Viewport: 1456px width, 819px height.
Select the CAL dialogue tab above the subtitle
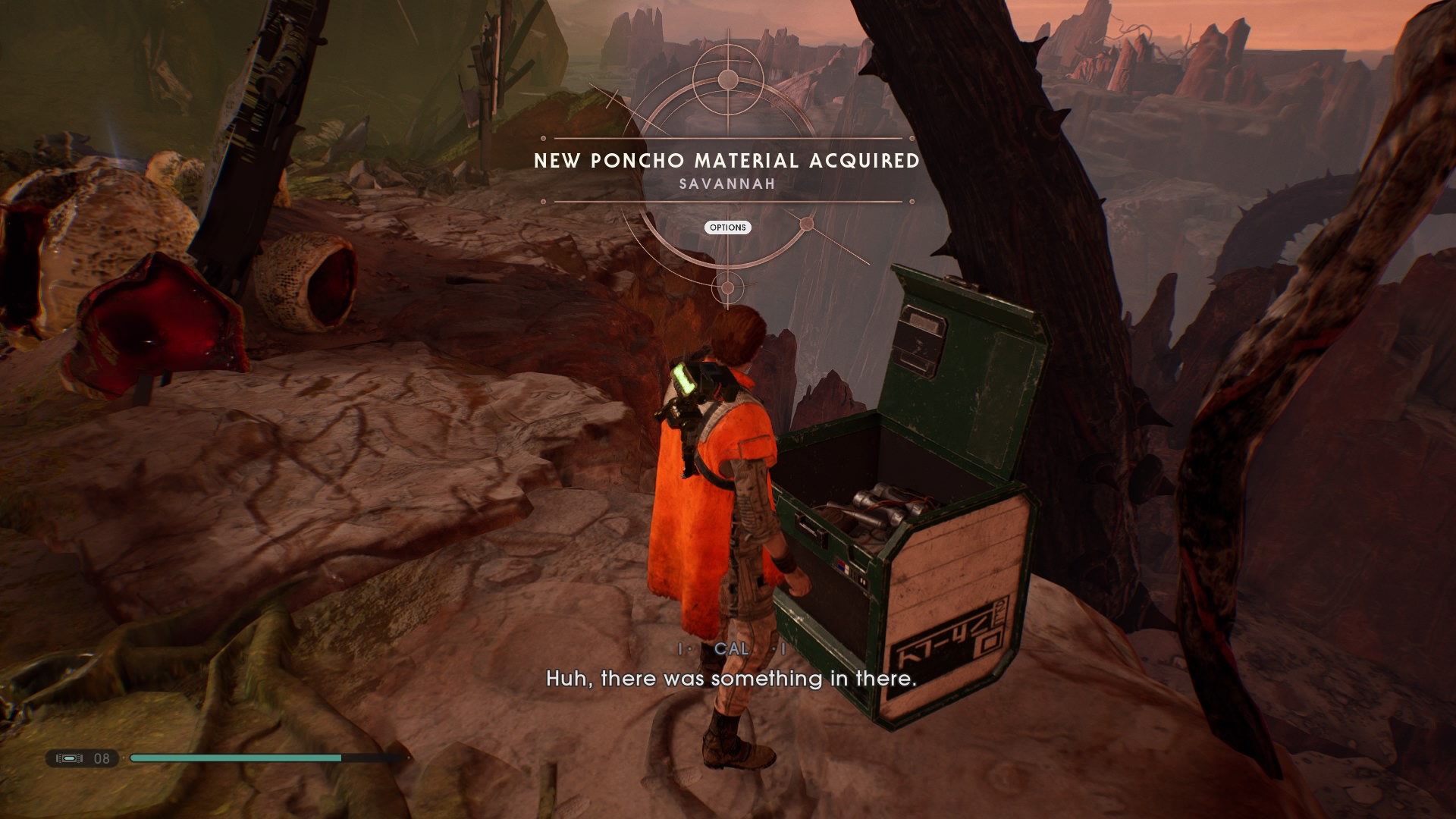(730, 650)
